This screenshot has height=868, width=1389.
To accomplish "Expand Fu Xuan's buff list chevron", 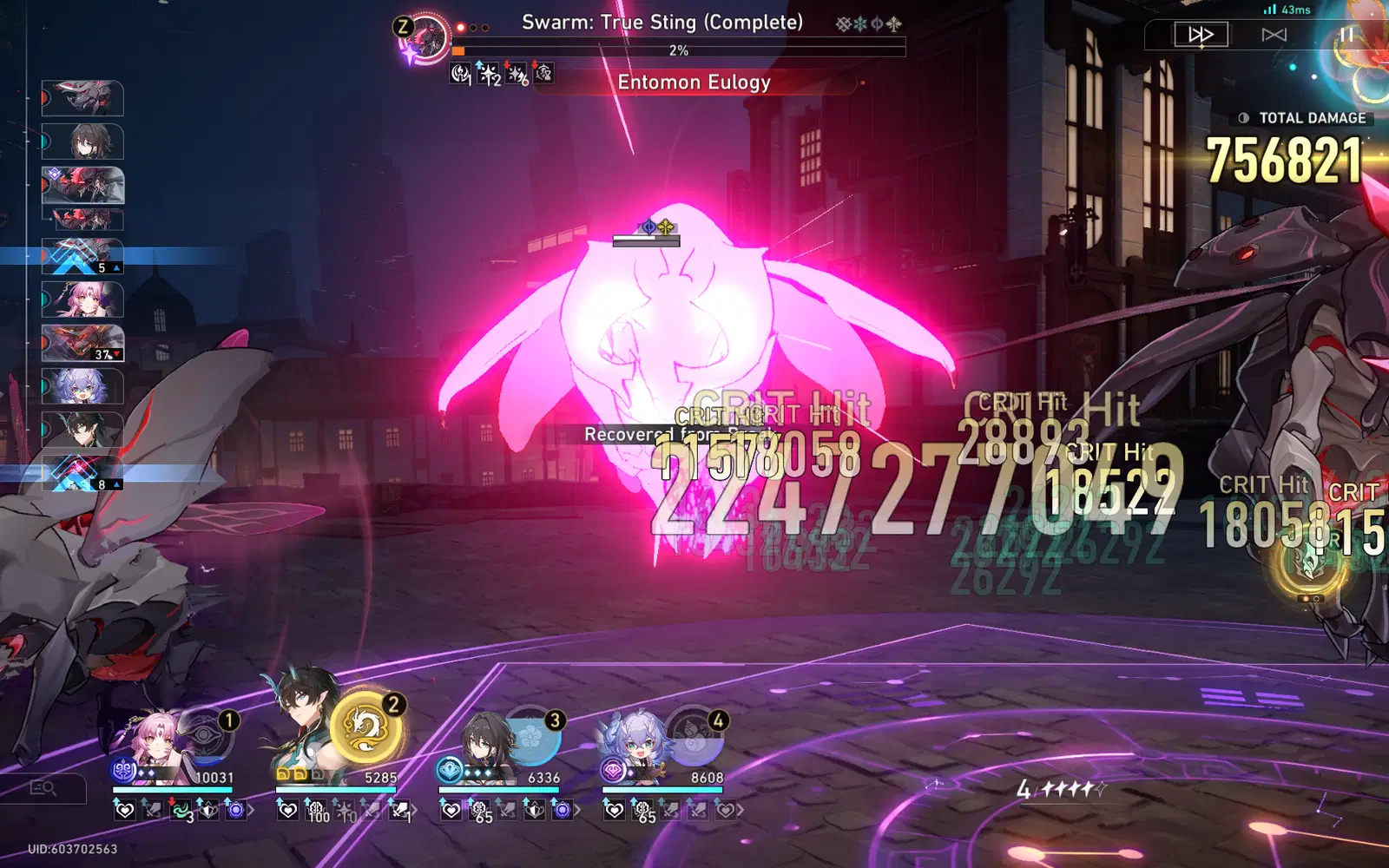I will point(251,809).
